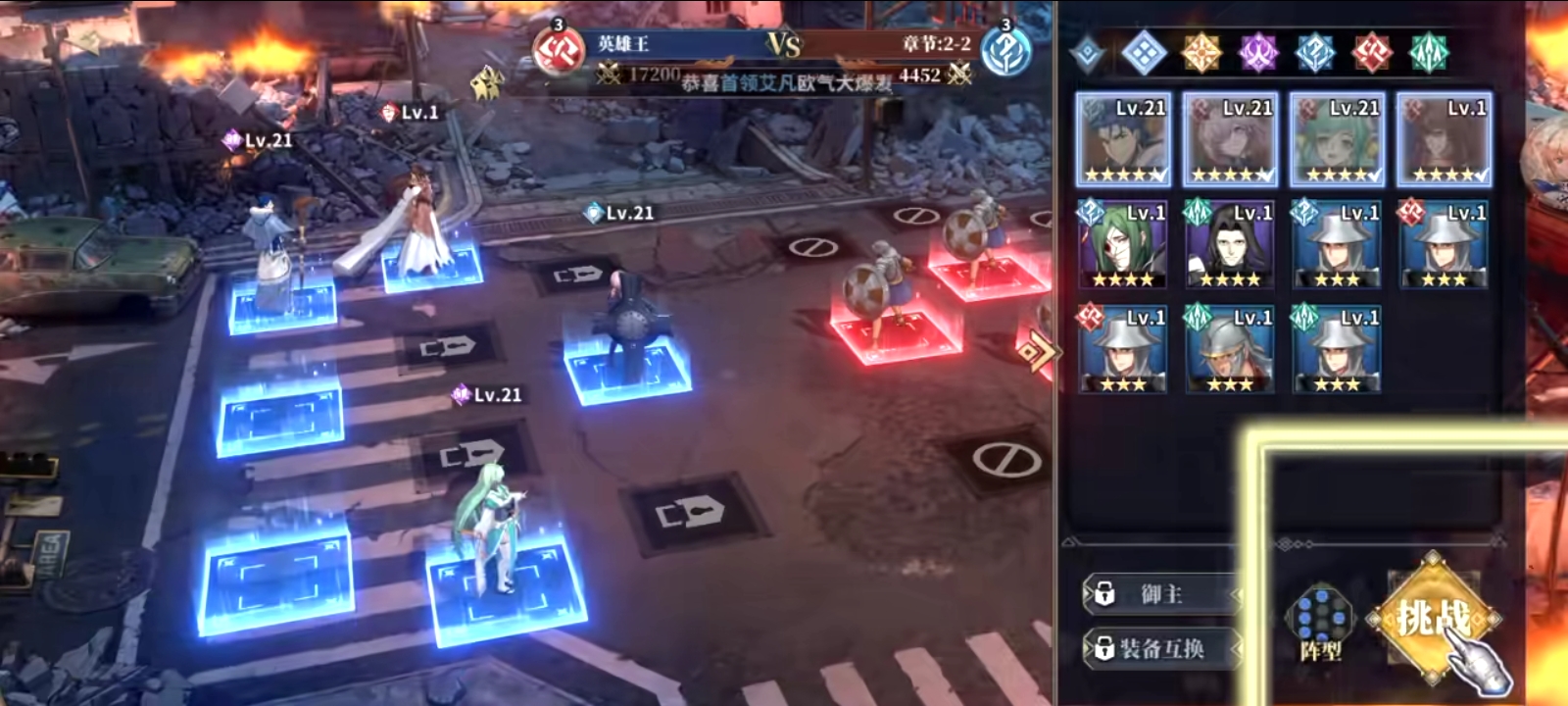Select the orange cross class filter
The width and height of the screenshot is (1568, 706).
click(1201, 52)
